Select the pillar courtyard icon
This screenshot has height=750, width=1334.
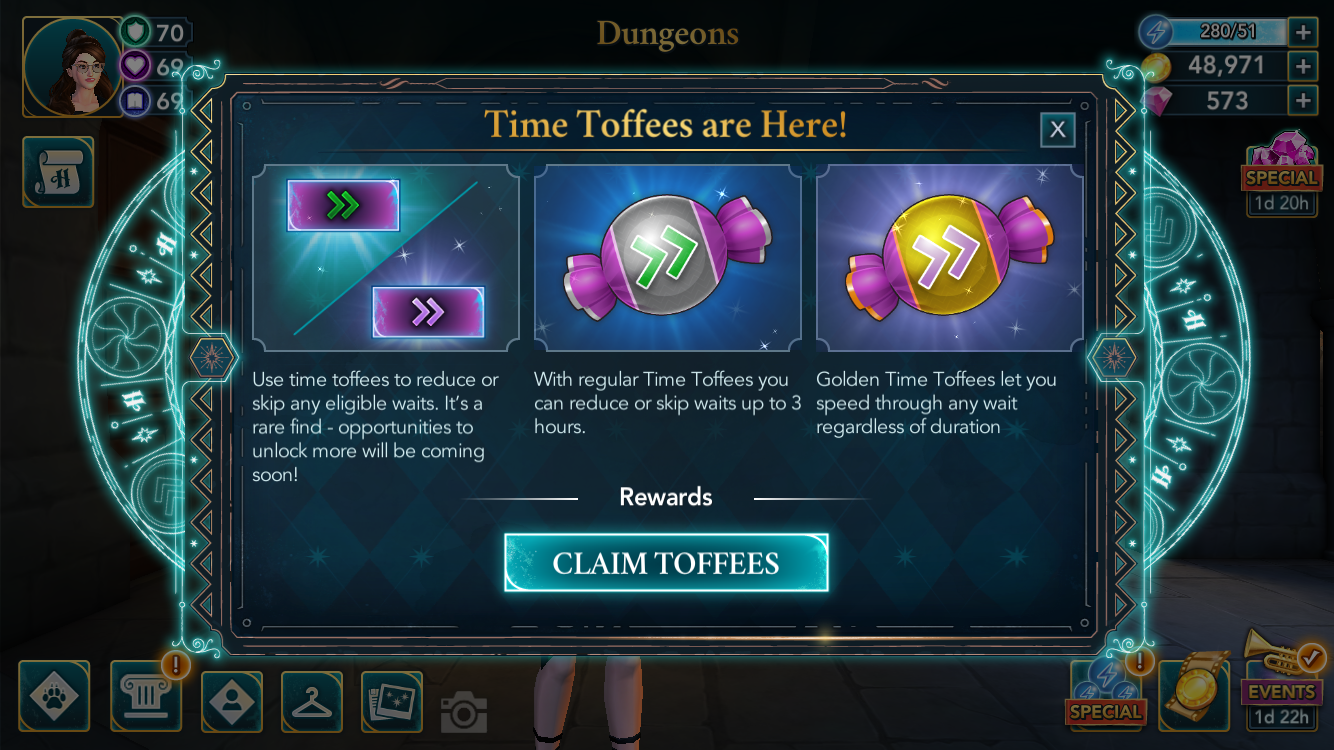click(x=144, y=696)
